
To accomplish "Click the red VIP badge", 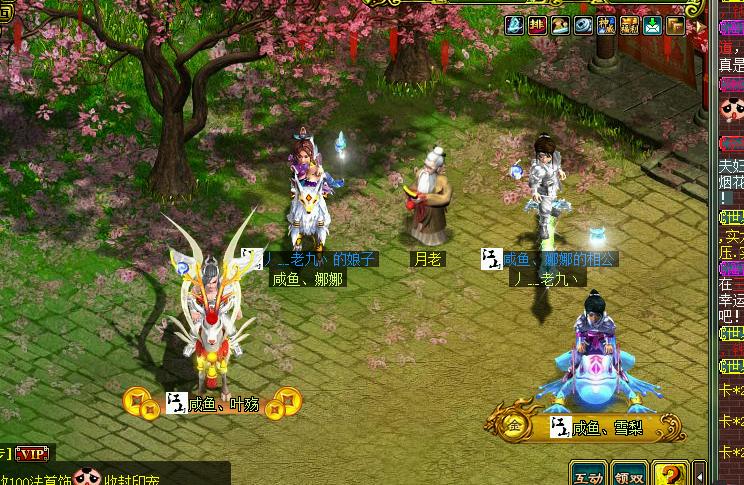I will tap(34, 454).
